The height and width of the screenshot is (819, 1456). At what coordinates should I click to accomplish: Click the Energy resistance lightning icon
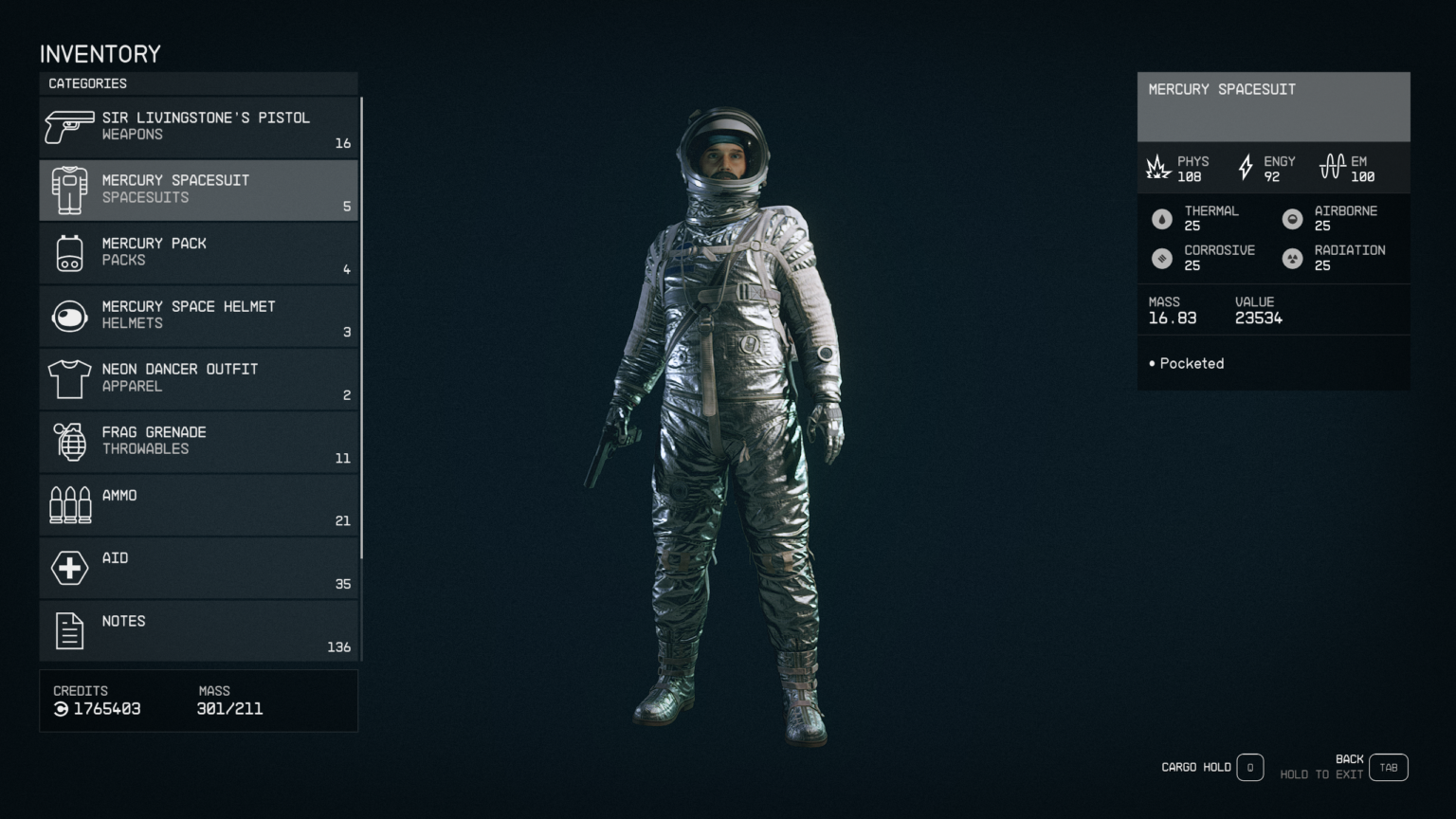1246,168
